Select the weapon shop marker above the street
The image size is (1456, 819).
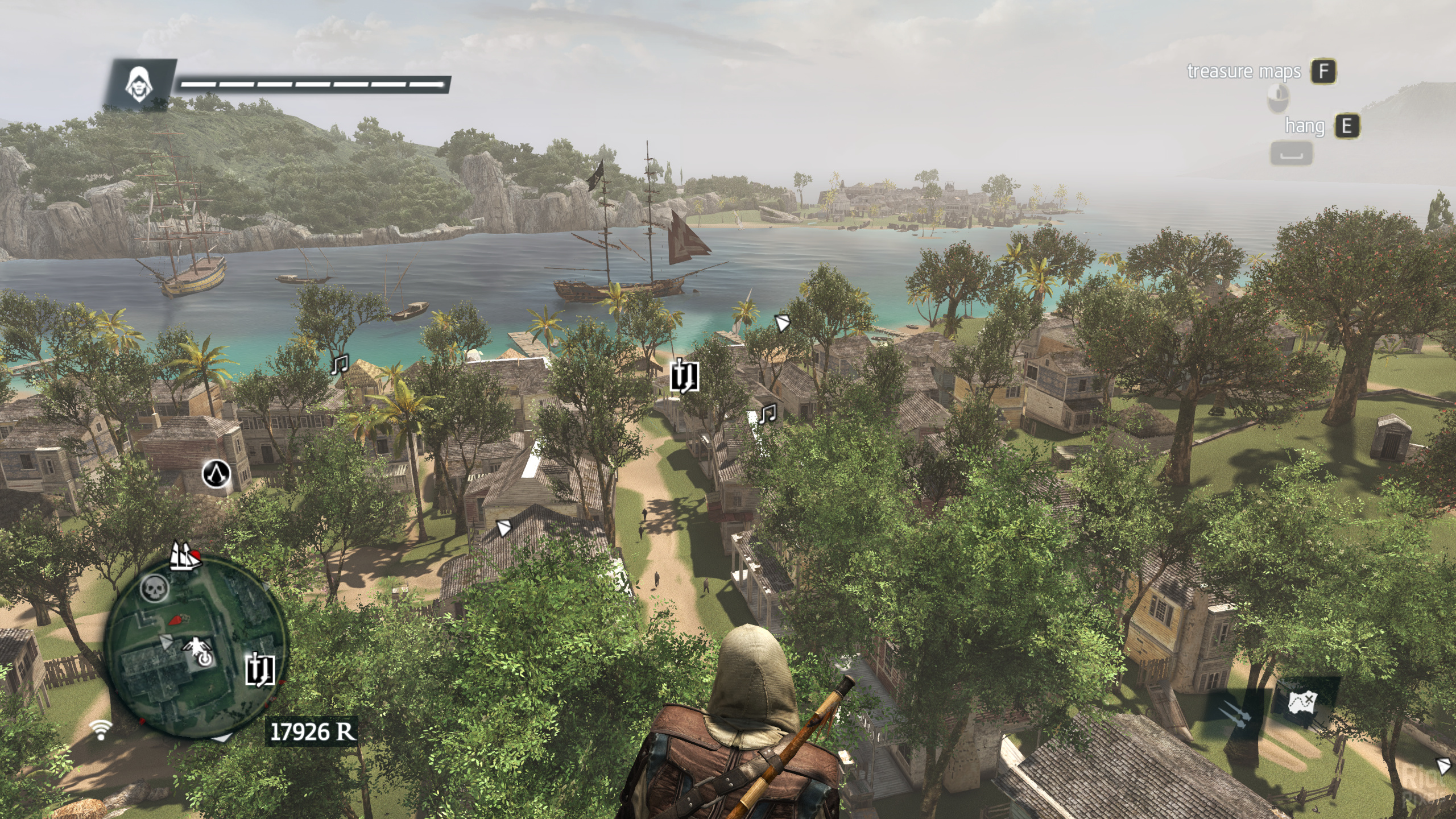[x=684, y=376]
